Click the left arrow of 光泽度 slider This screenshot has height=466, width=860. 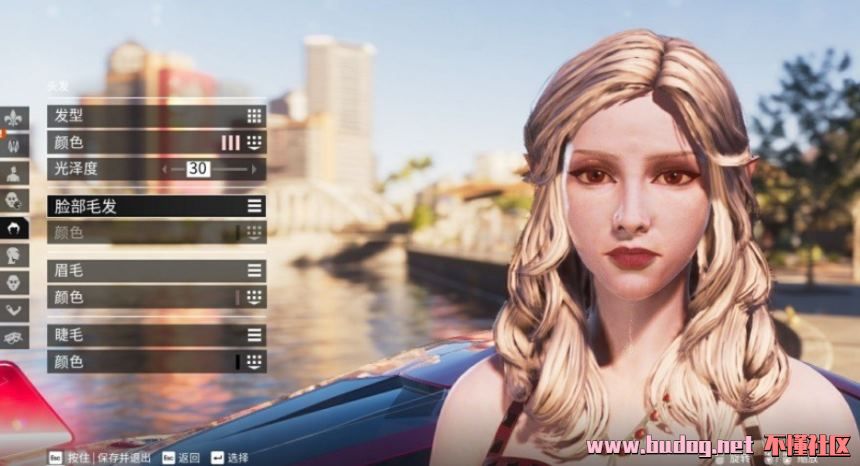[x=165, y=169]
